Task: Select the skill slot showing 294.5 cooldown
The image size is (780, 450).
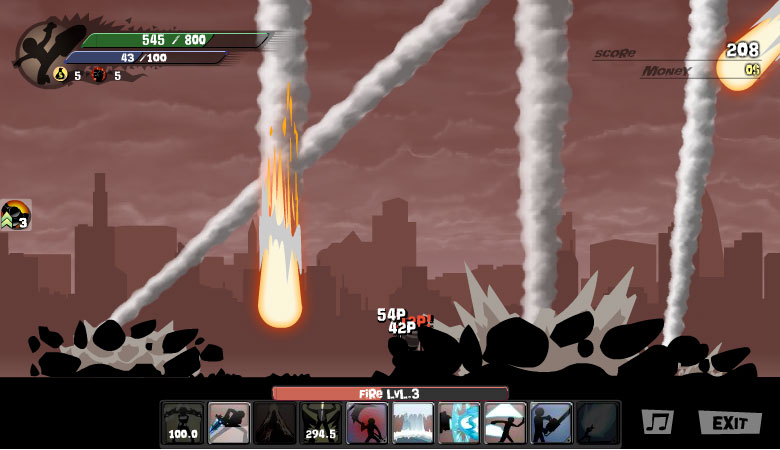Action: [320, 423]
